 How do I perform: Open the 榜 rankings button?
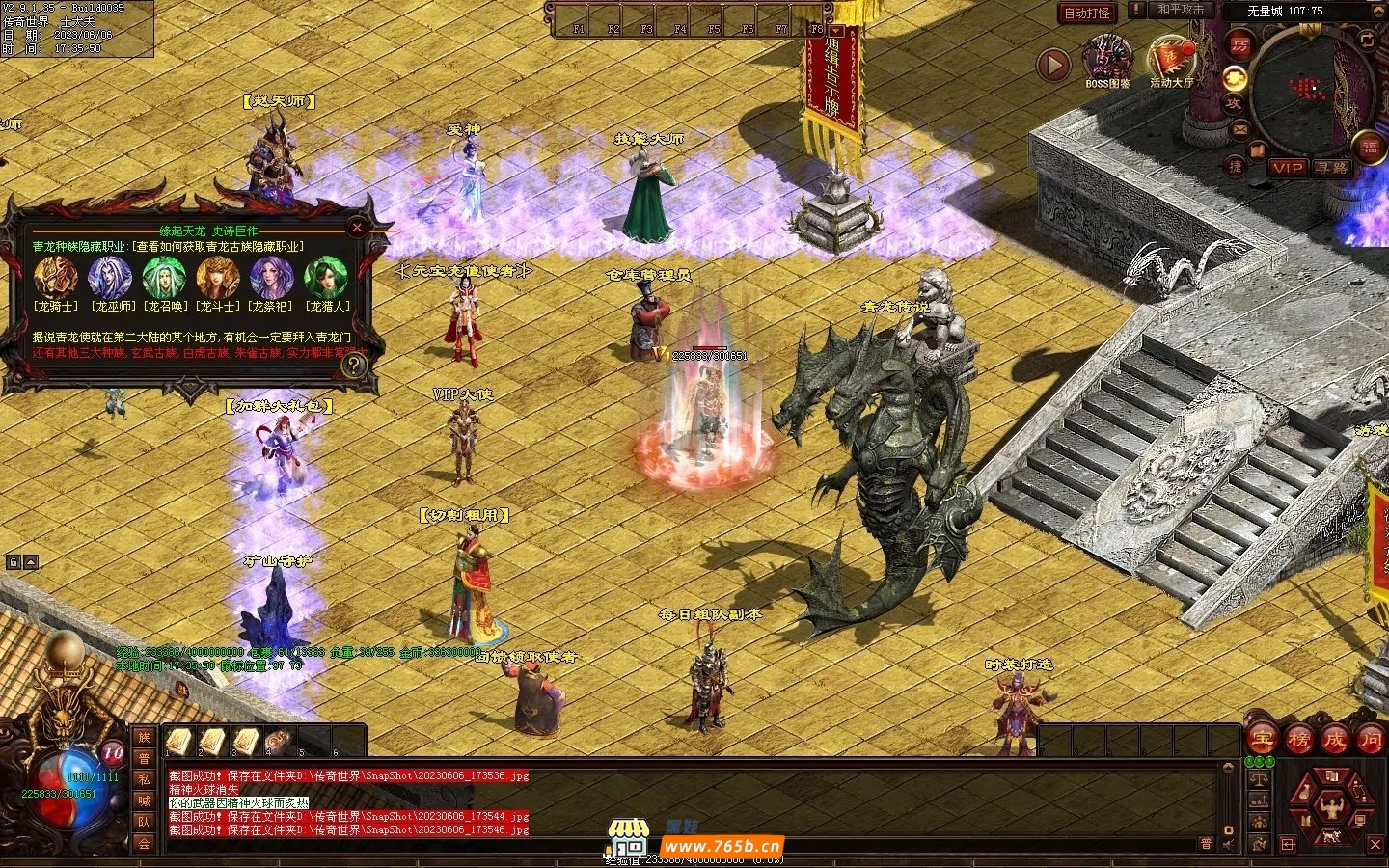tap(1298, 740)
